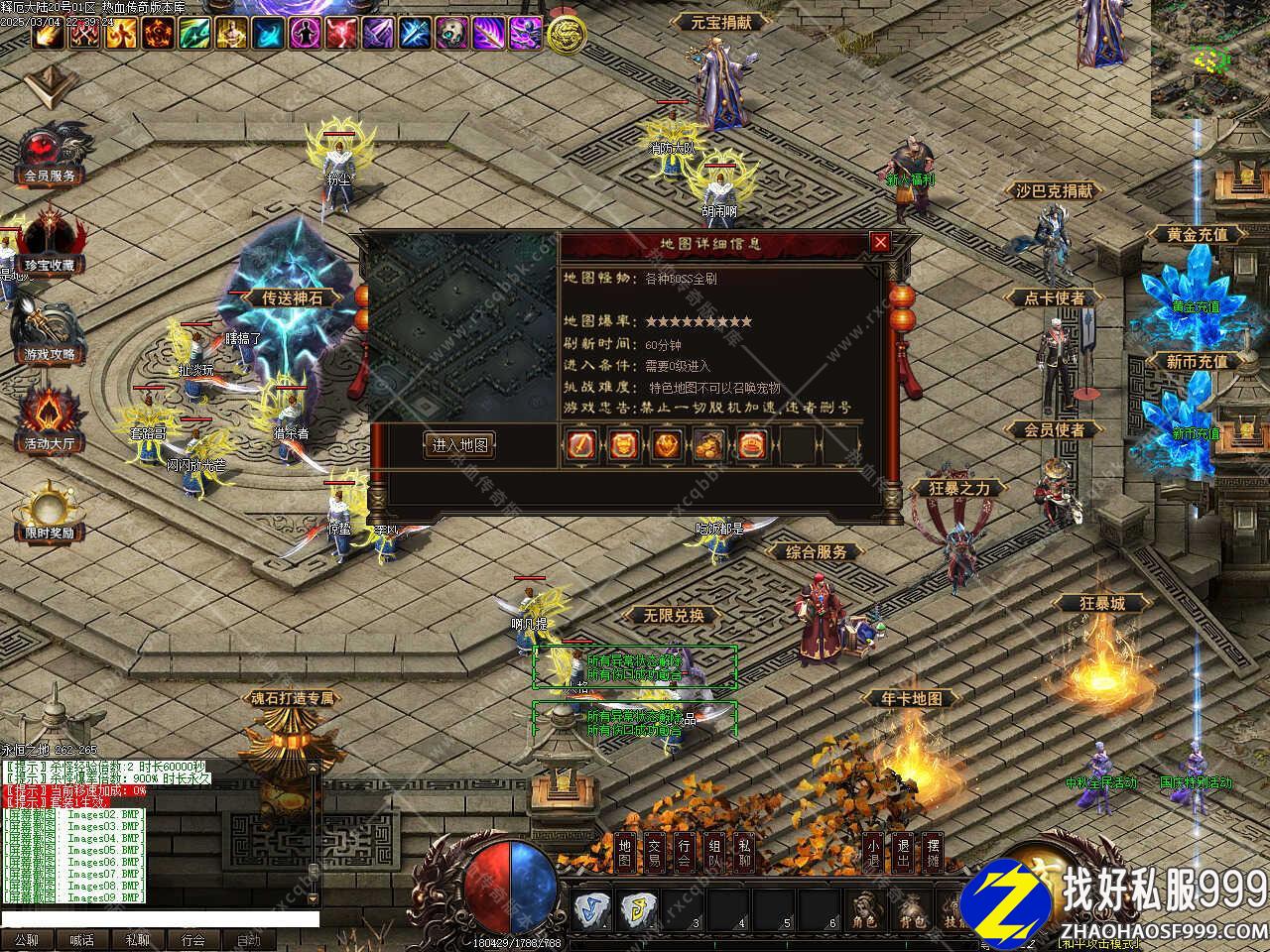1270x952 pixels.
Task: Click the 进入地图 enter map button
Action: click(x=459, y=444)
